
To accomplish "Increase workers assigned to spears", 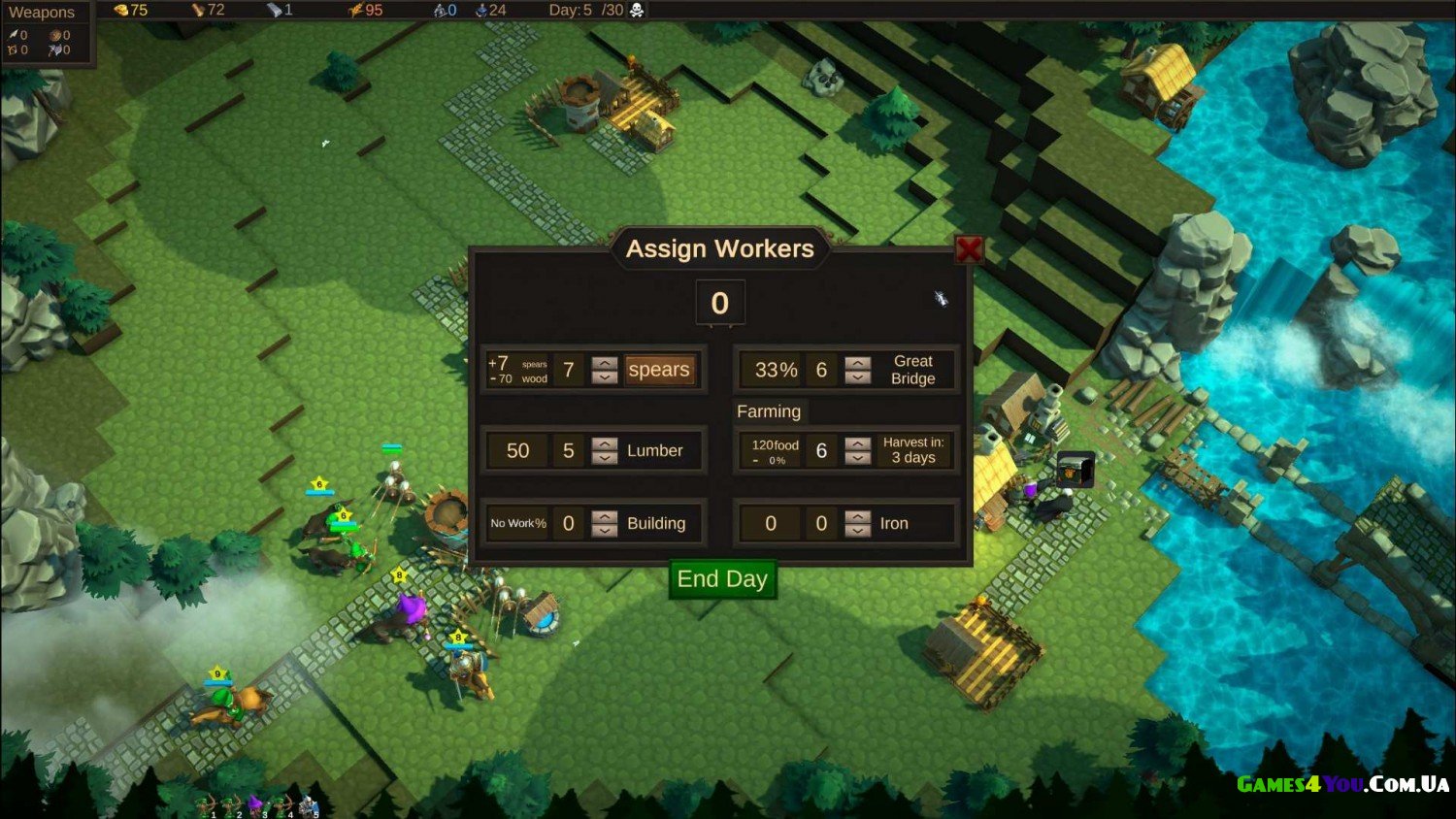I will click(605, 363).
